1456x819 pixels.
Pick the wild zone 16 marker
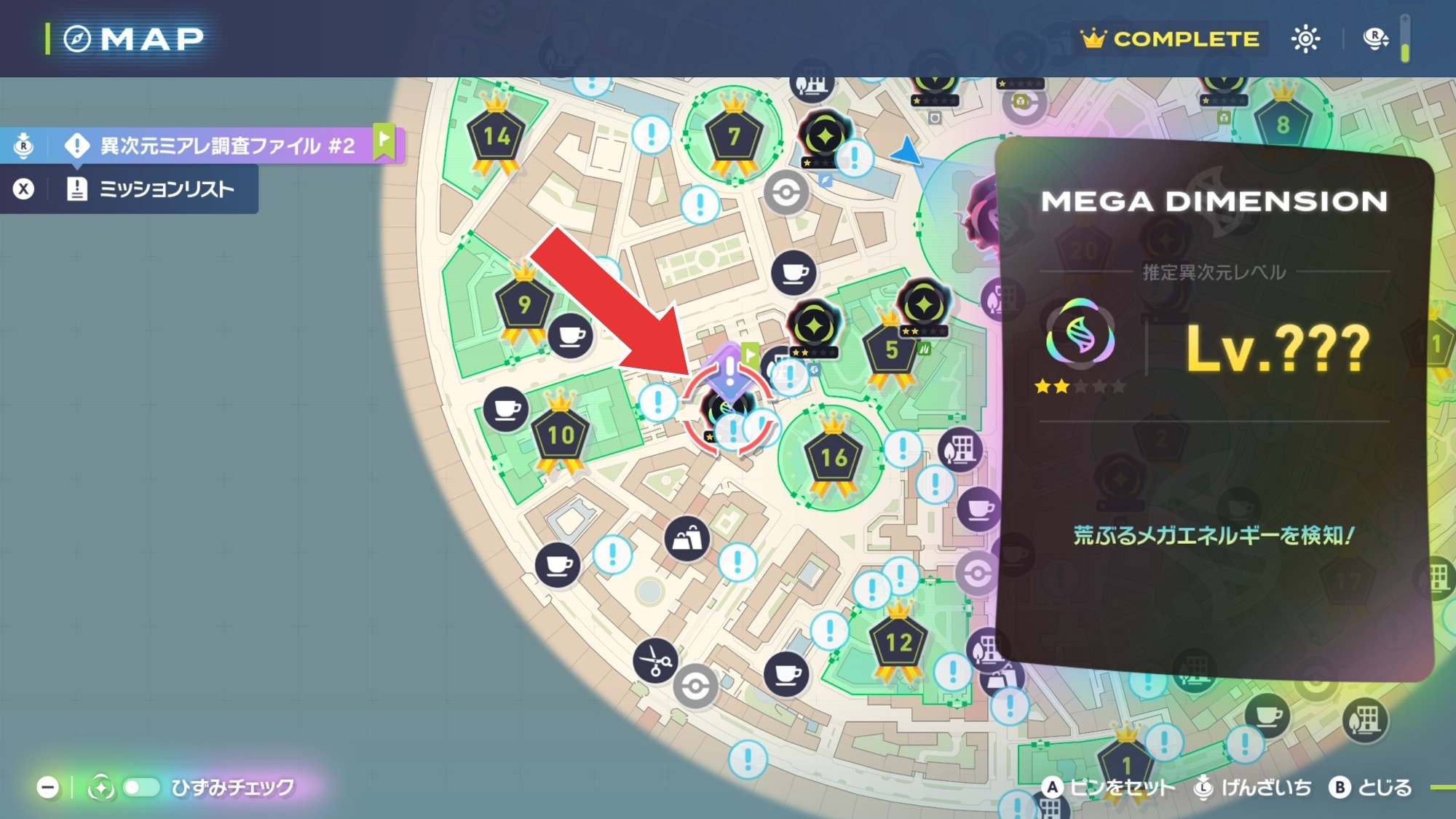pyautogui.click(x=833, y=457)
